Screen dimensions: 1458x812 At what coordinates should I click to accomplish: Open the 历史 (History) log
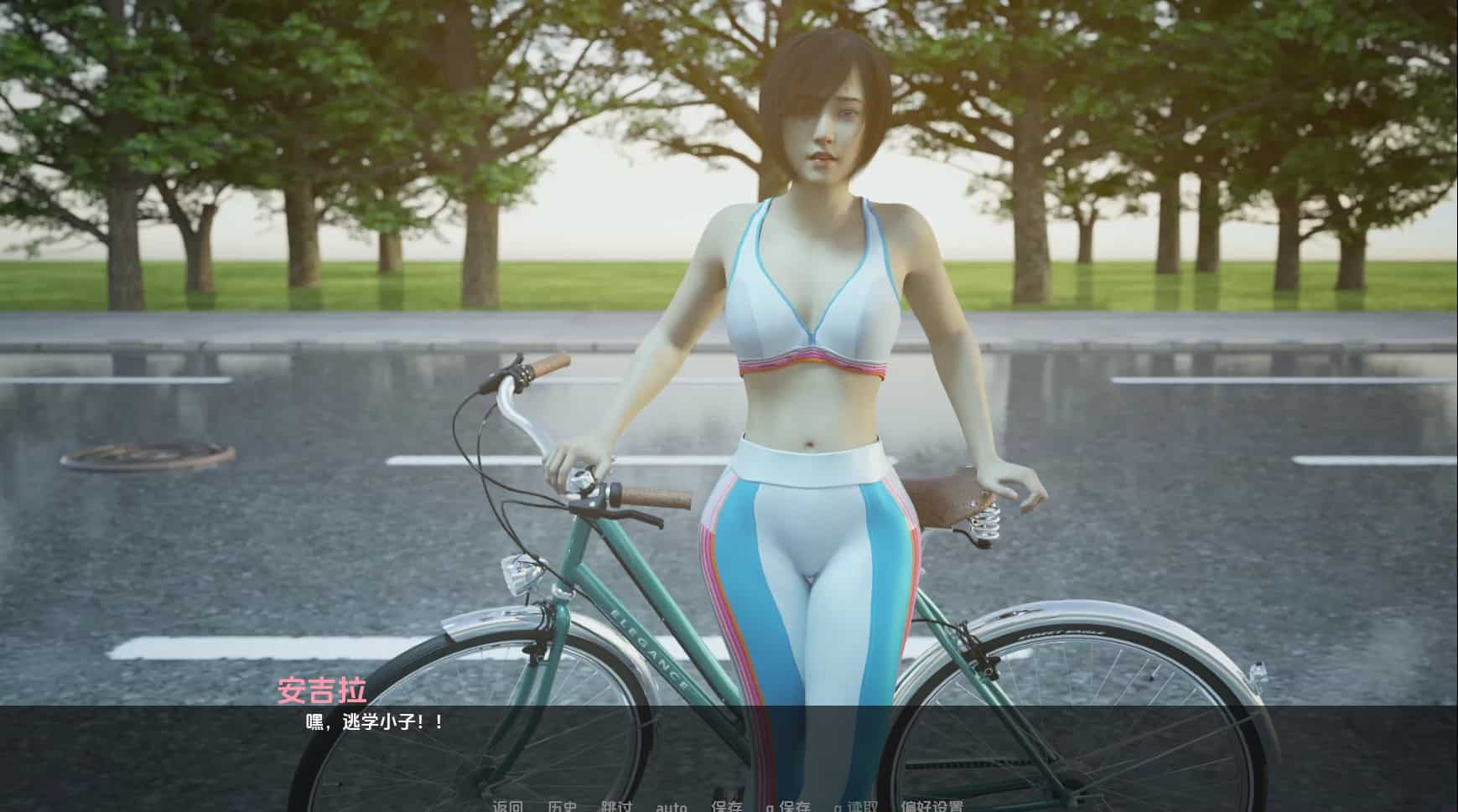point(562,806)
